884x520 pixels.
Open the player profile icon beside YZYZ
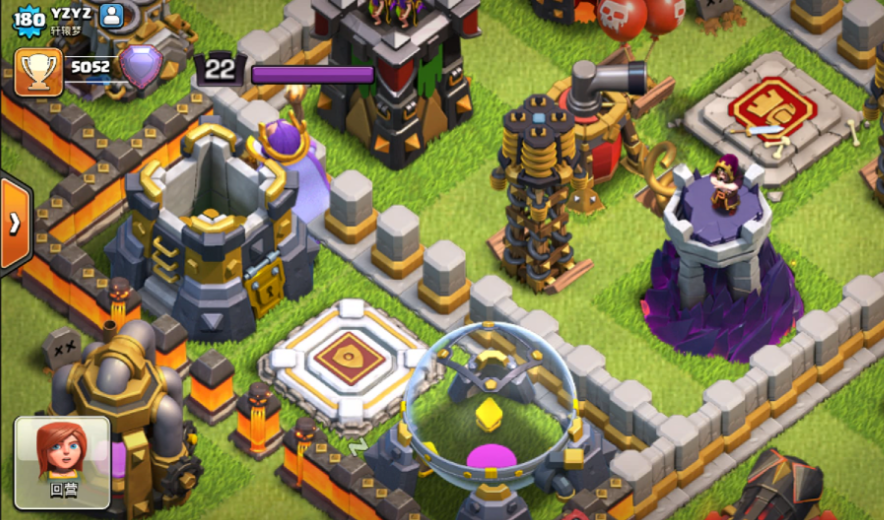coord(112,15)
